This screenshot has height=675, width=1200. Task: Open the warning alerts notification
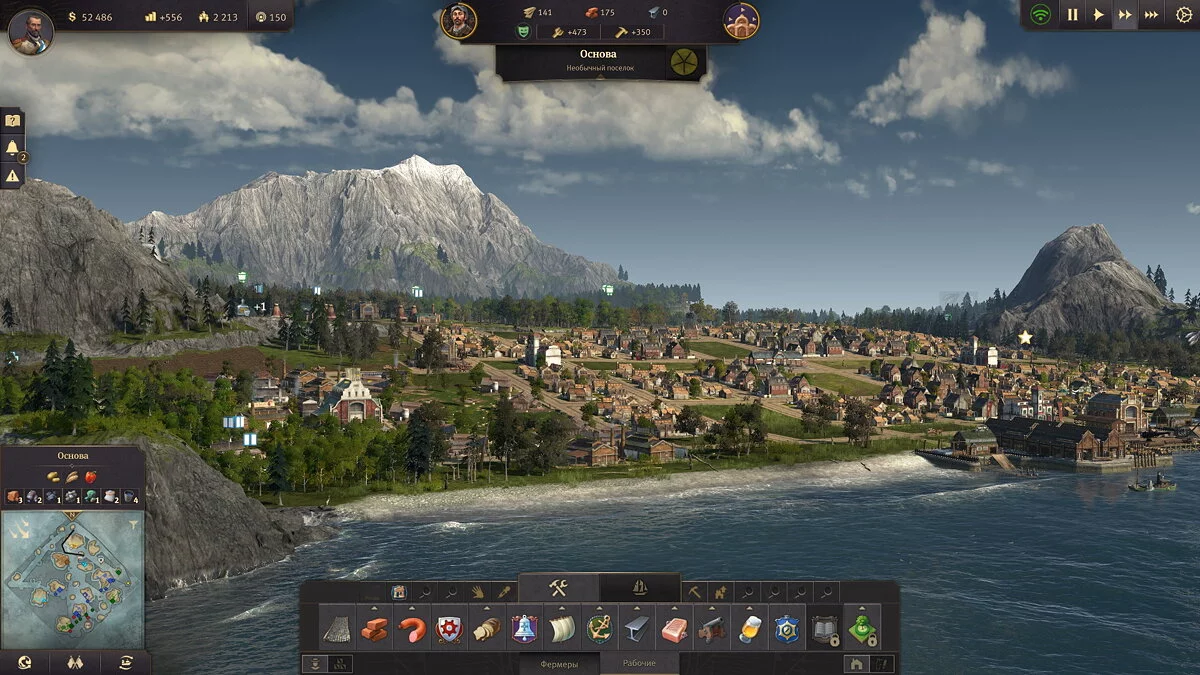click(12, 176)
